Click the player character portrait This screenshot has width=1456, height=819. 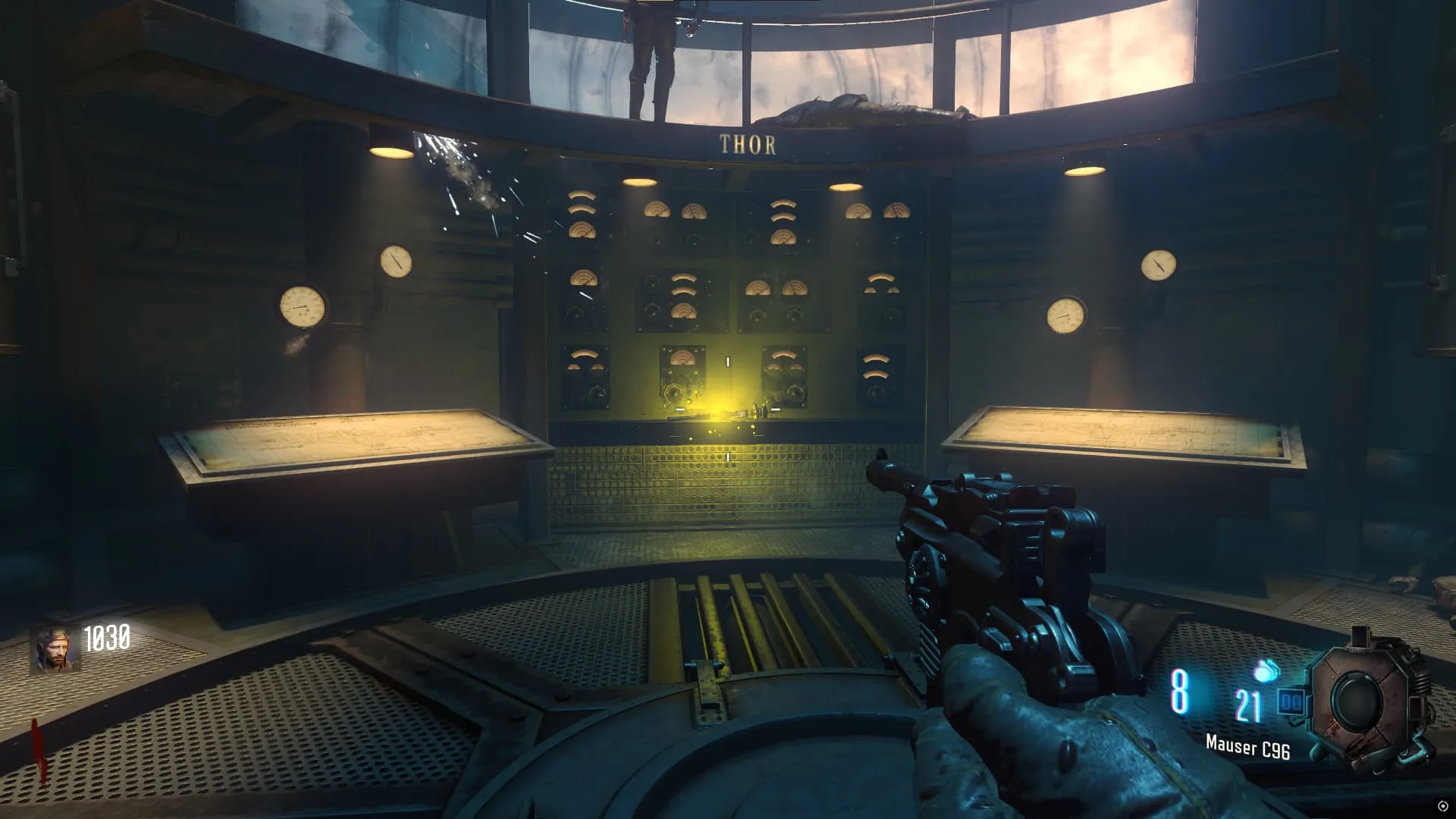[x=55, y=650]
